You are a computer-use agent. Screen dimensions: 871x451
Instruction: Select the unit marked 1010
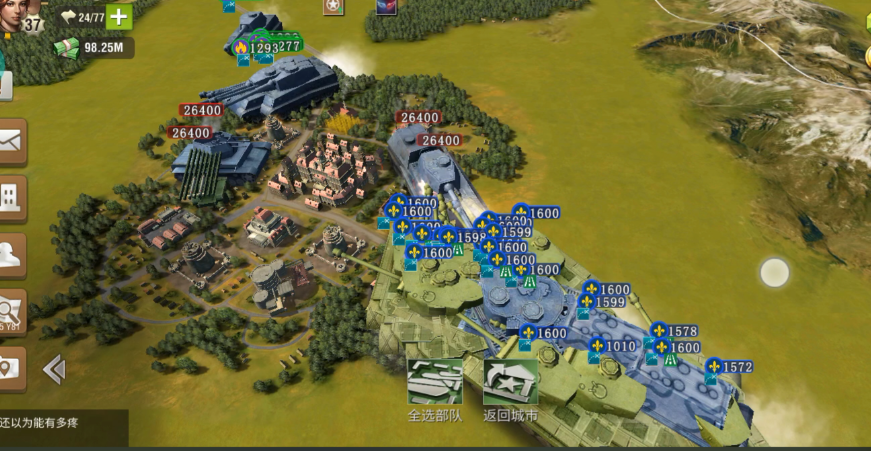pyautogui.click(x=612, y=347)
